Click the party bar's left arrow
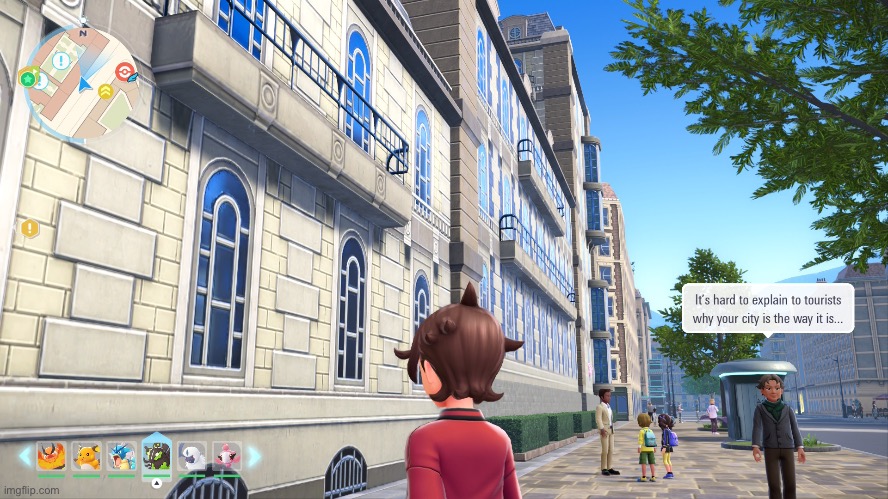Viewport: 888px width, 499px height. 25,456
